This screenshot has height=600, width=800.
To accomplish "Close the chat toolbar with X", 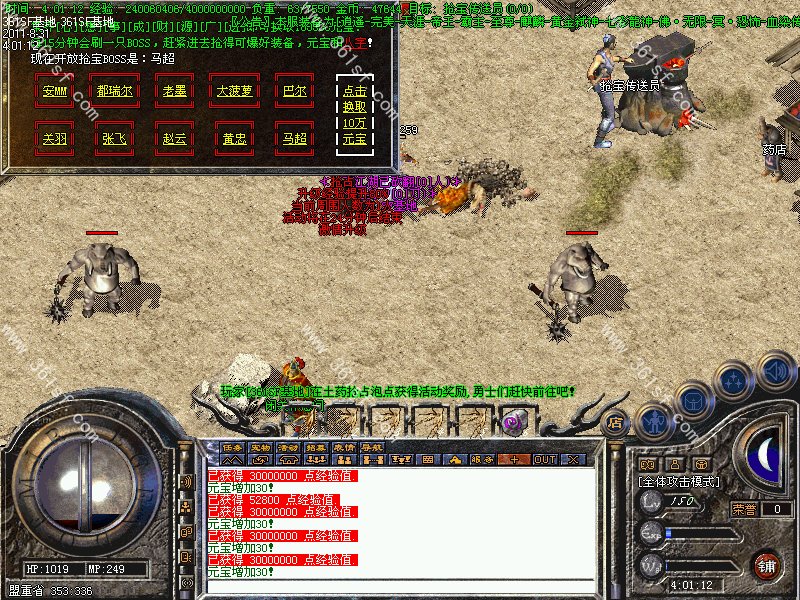I will [572, 459].
